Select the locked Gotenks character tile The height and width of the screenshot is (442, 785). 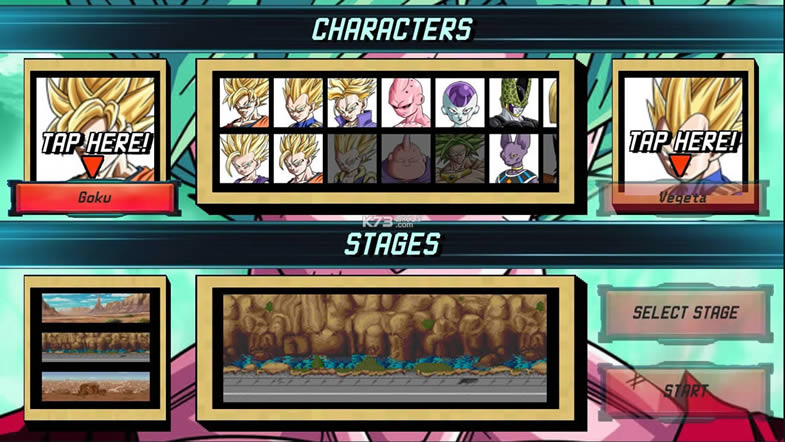(351, 158)
